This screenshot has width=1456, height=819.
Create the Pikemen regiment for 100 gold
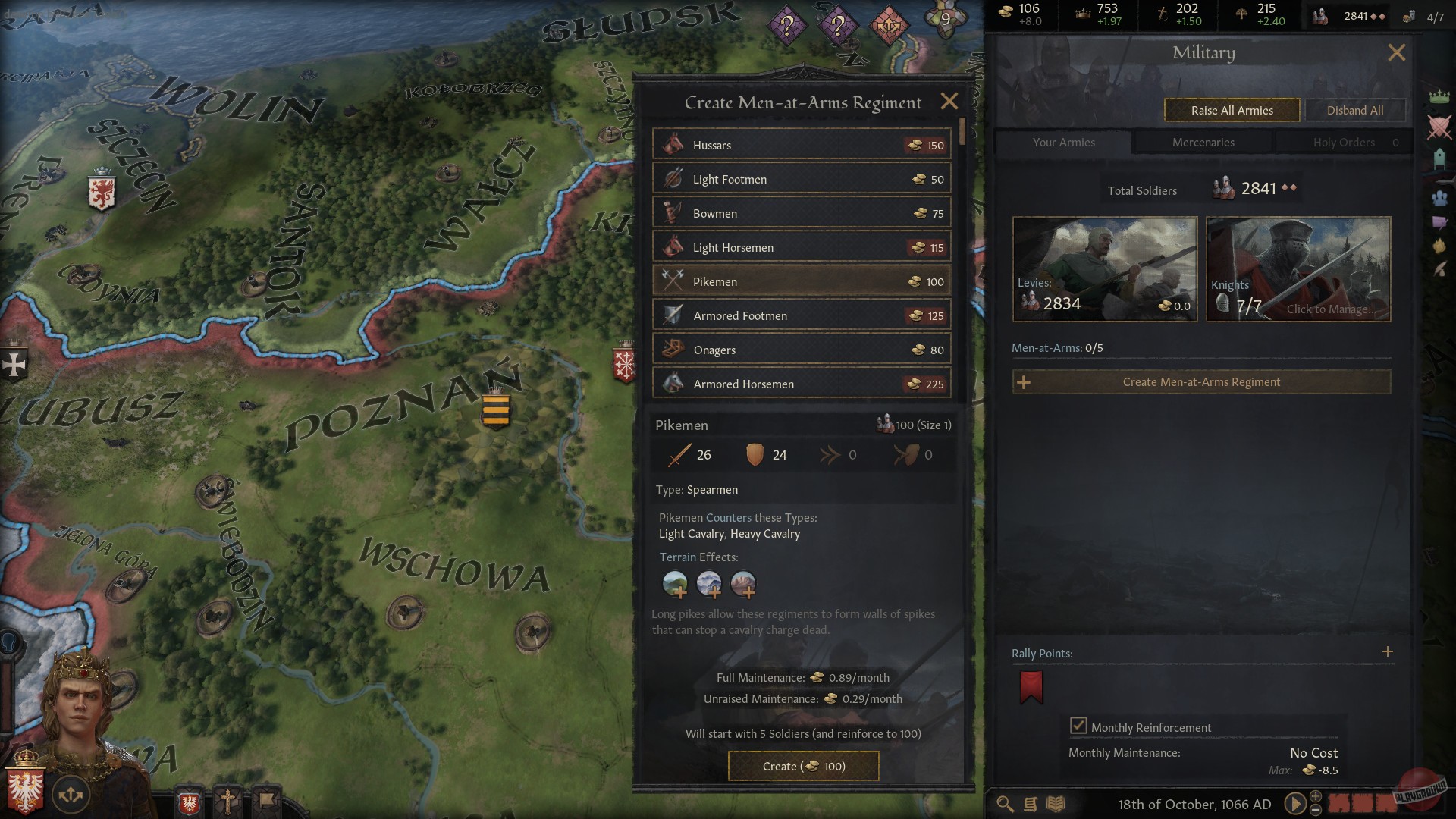point(802,766)
